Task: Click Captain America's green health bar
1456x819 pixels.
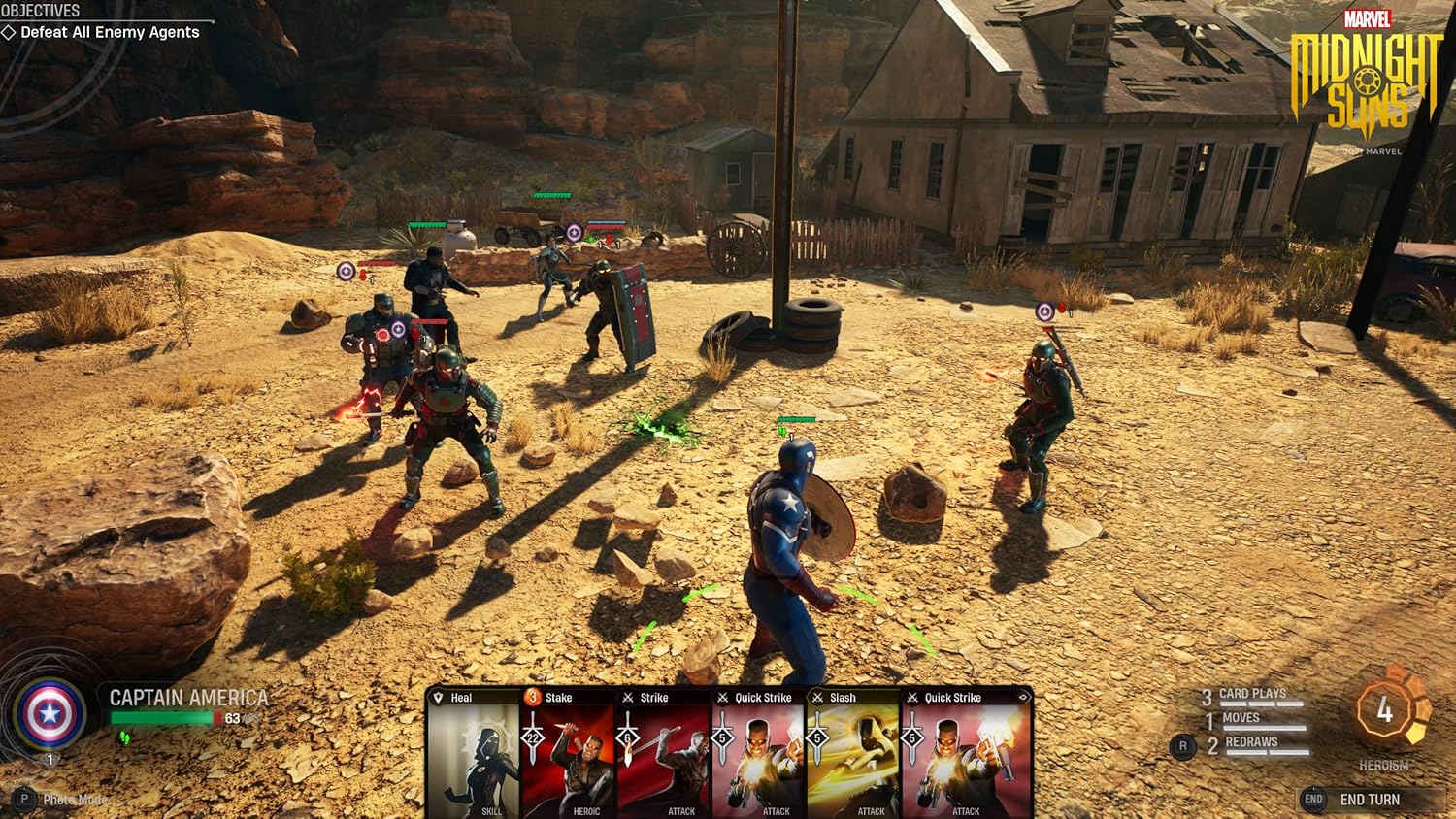Action: point(160,718)
